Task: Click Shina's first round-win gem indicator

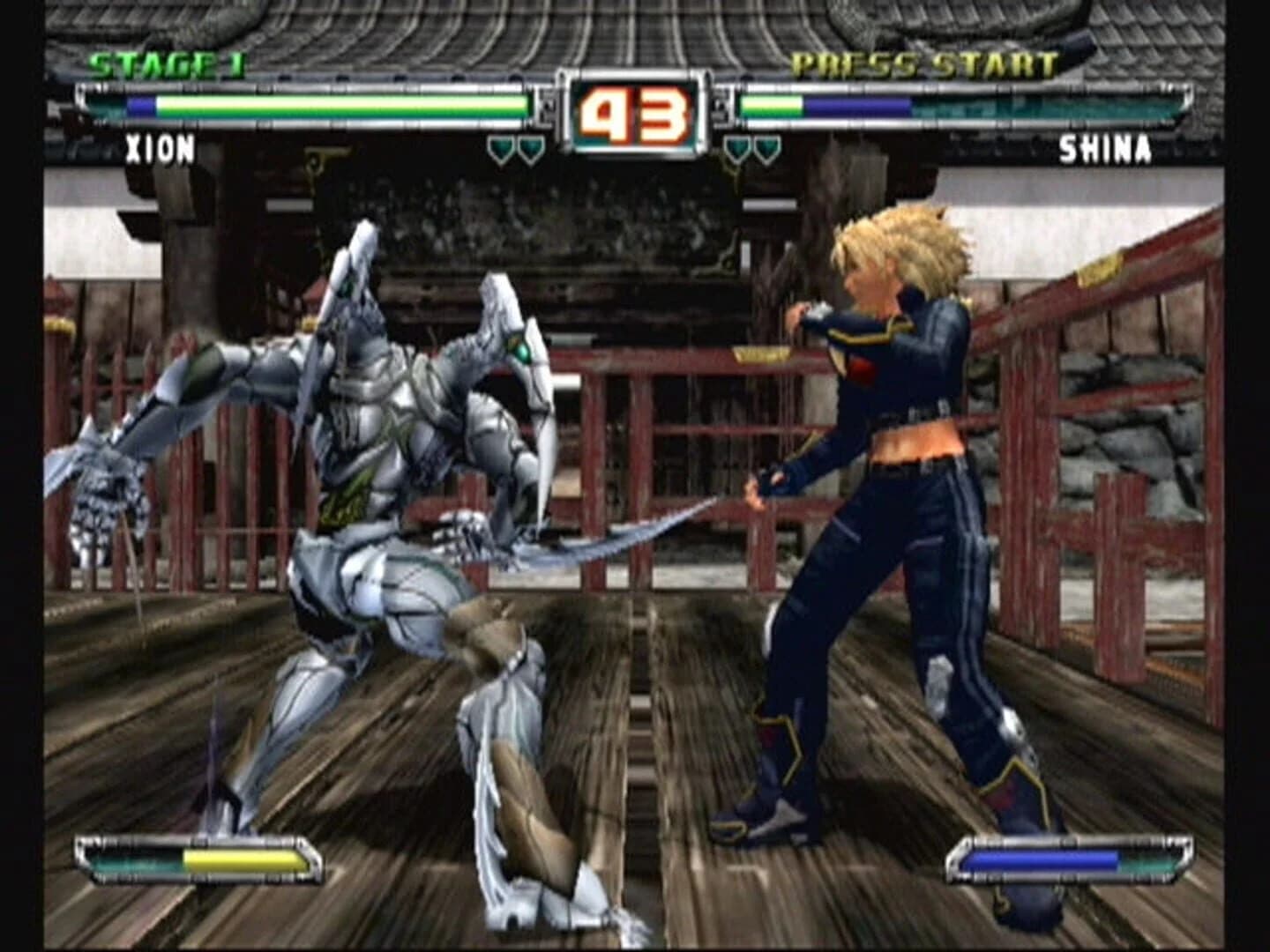Action: point(736,146)
